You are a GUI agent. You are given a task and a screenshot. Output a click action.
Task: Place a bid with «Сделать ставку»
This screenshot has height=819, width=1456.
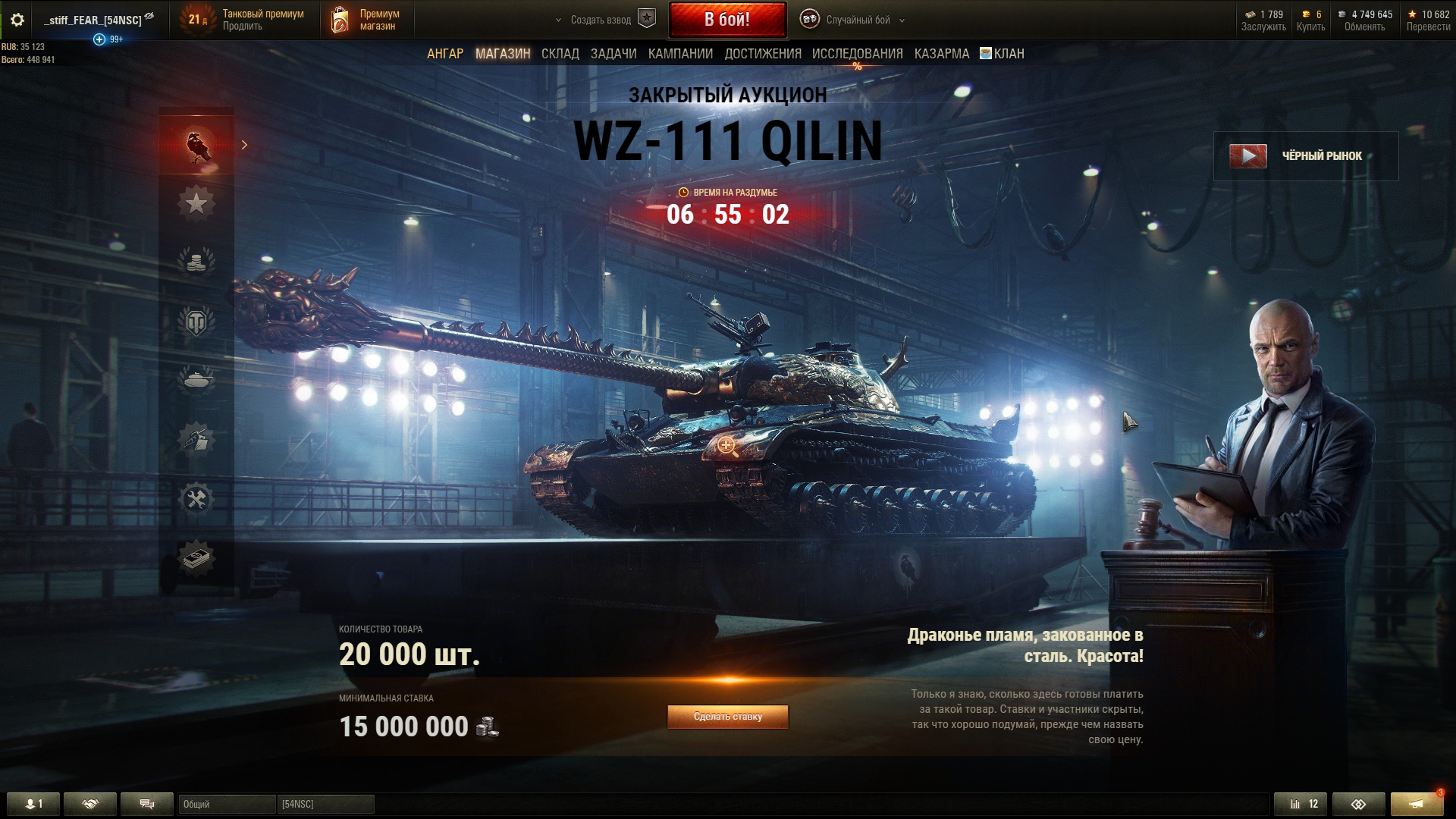pyautogui.click(x=727, y=717)
